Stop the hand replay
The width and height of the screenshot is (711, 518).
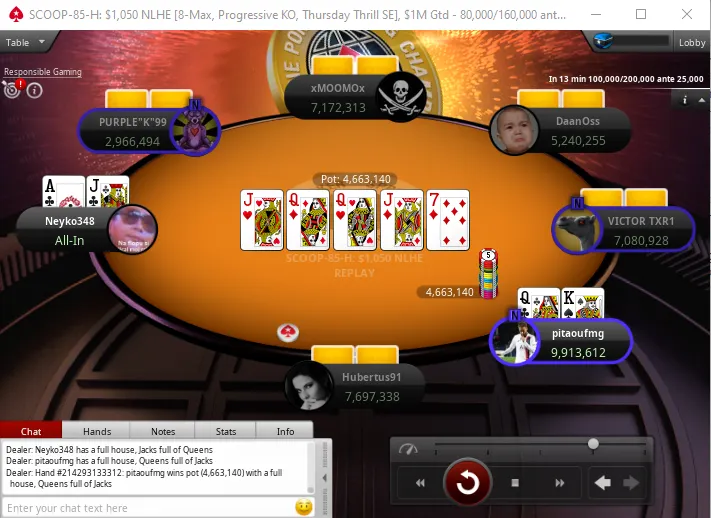(514, 483)
